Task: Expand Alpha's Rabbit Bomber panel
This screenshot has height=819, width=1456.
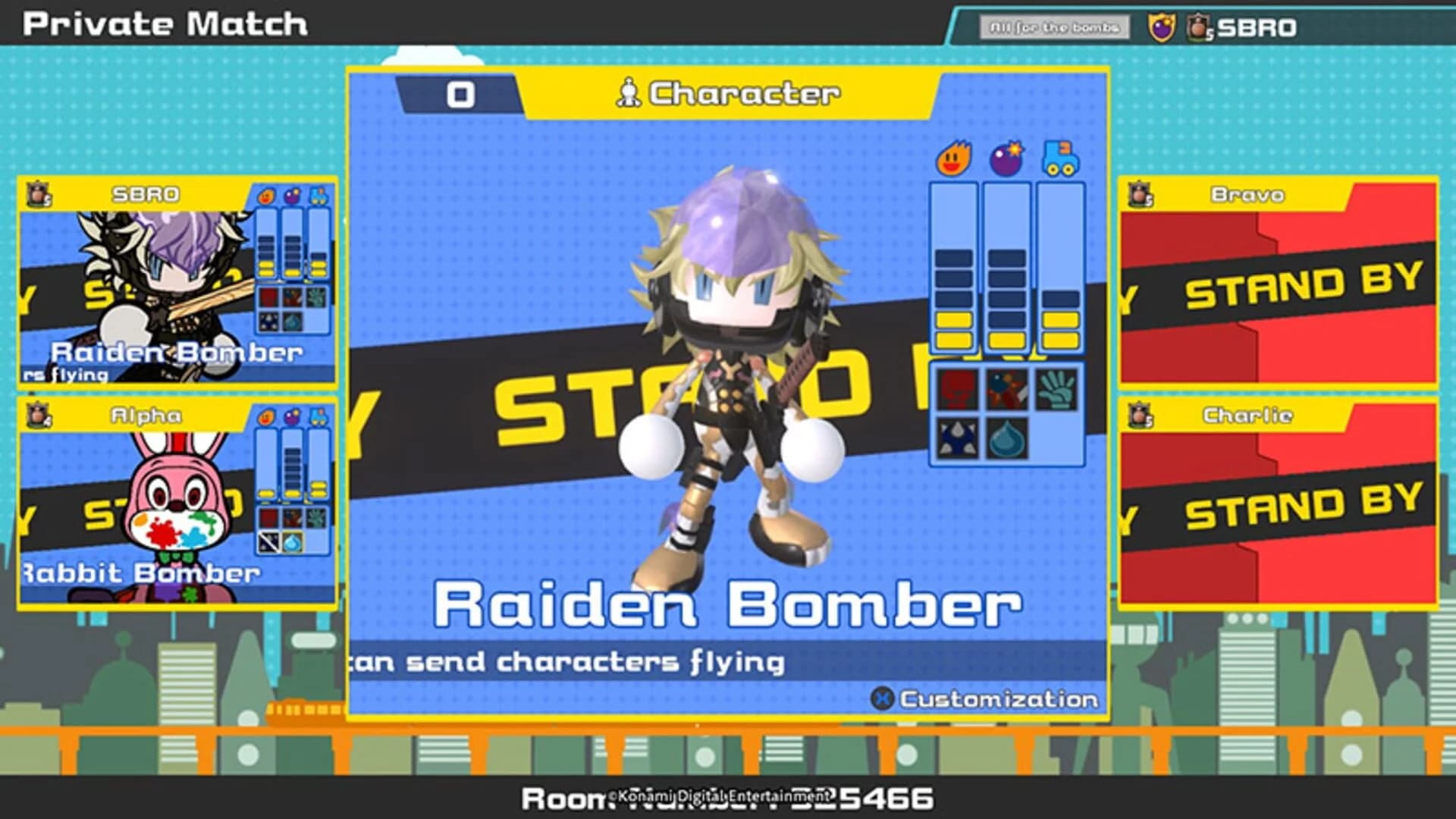Action: click(x=174, y=504)
